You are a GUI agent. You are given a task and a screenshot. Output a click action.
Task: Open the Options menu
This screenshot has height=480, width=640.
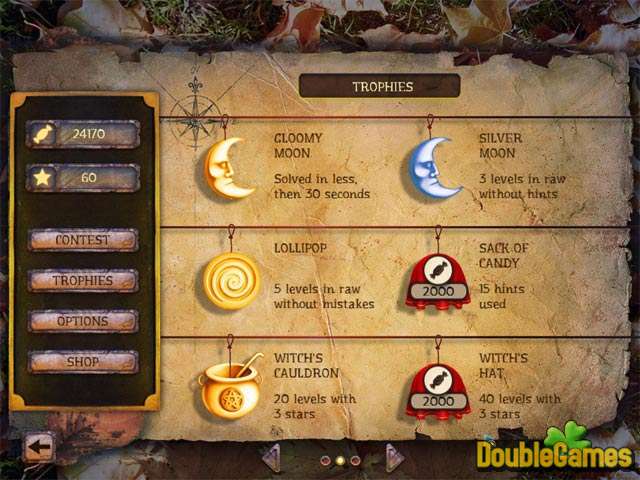[83, 321]
